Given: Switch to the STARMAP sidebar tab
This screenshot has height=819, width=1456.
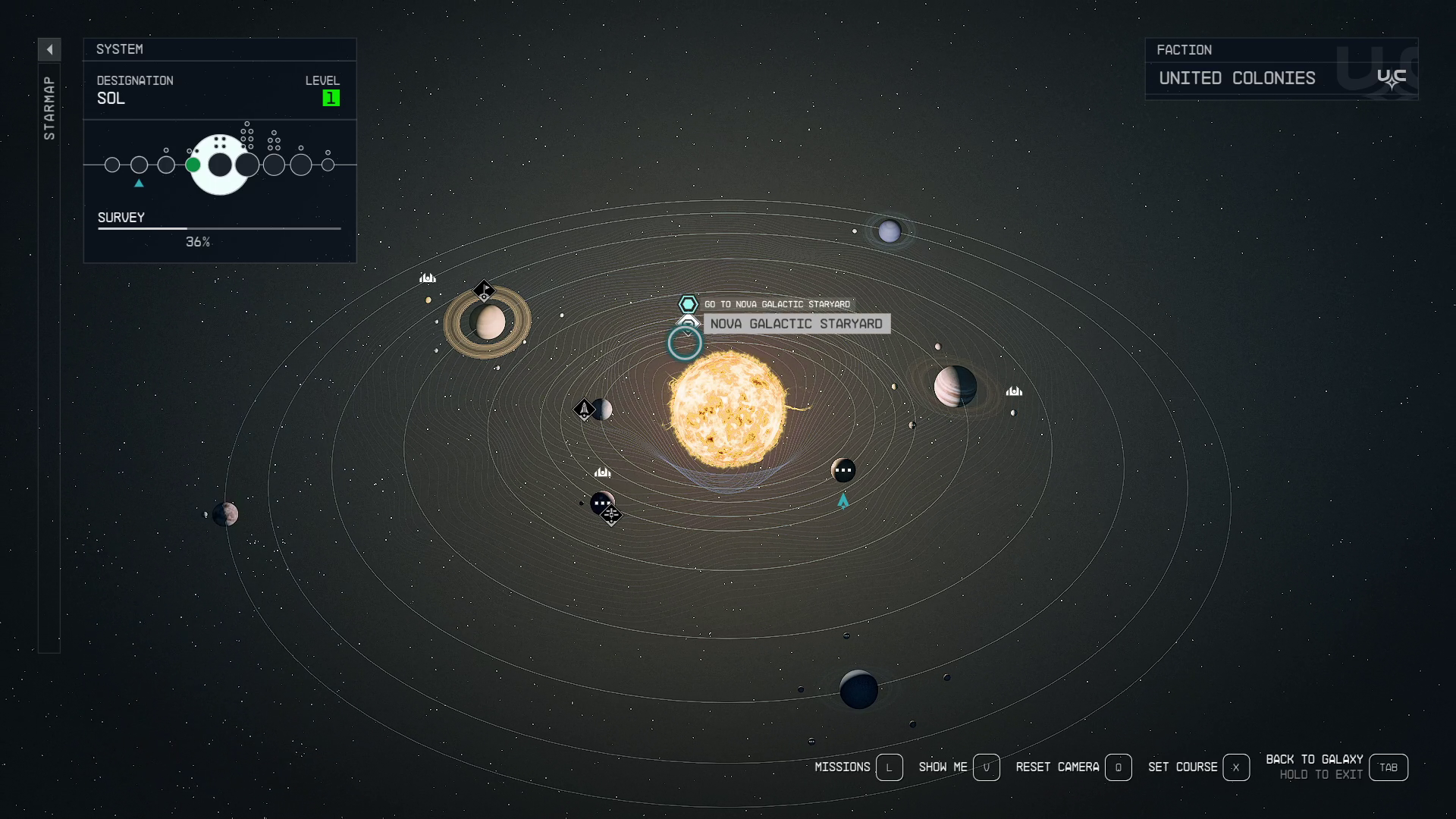Looking at the screenshot, I should (x=50, y=106).
